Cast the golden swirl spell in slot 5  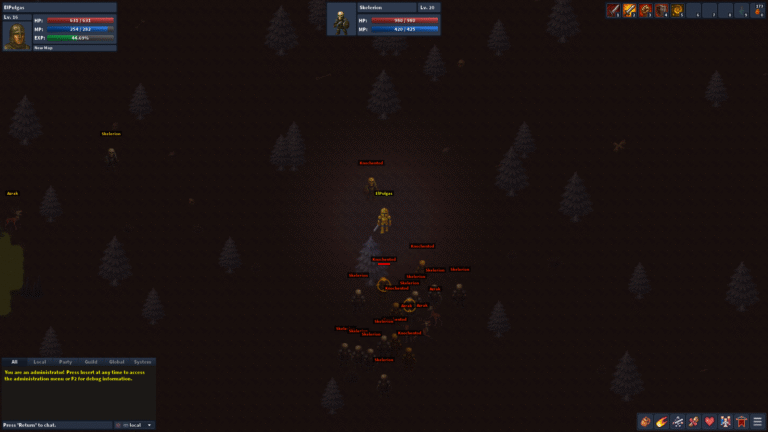[677, 10]
